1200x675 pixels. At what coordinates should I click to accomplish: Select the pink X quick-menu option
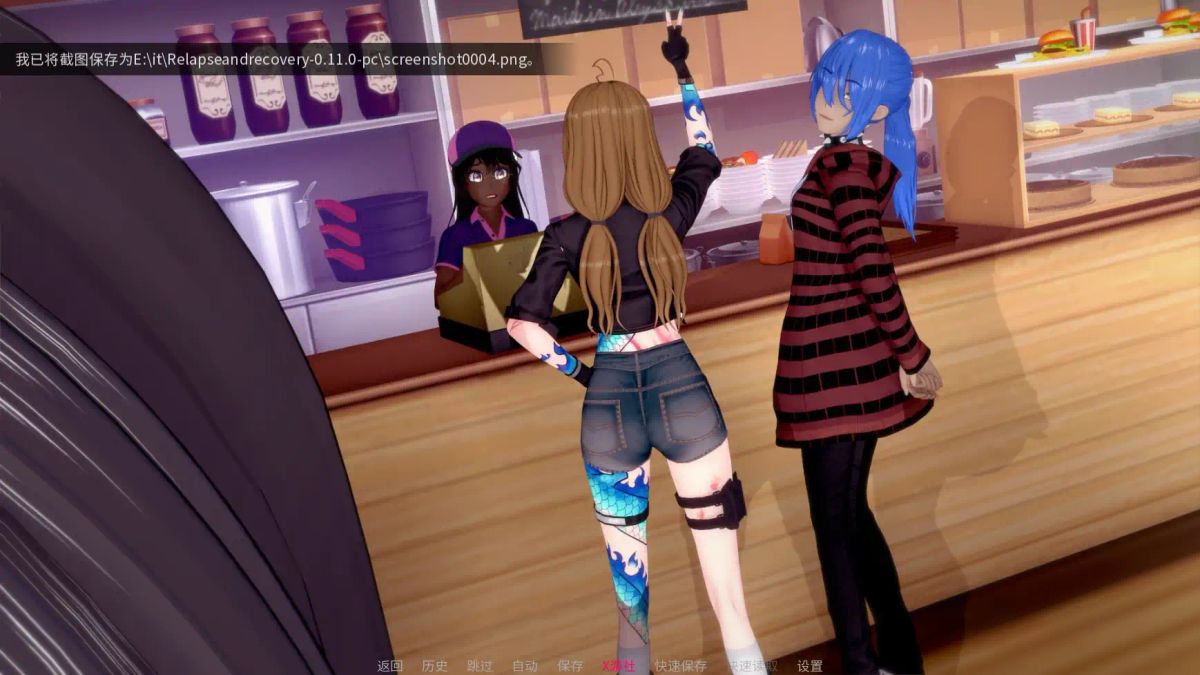[x=618, y=666]
